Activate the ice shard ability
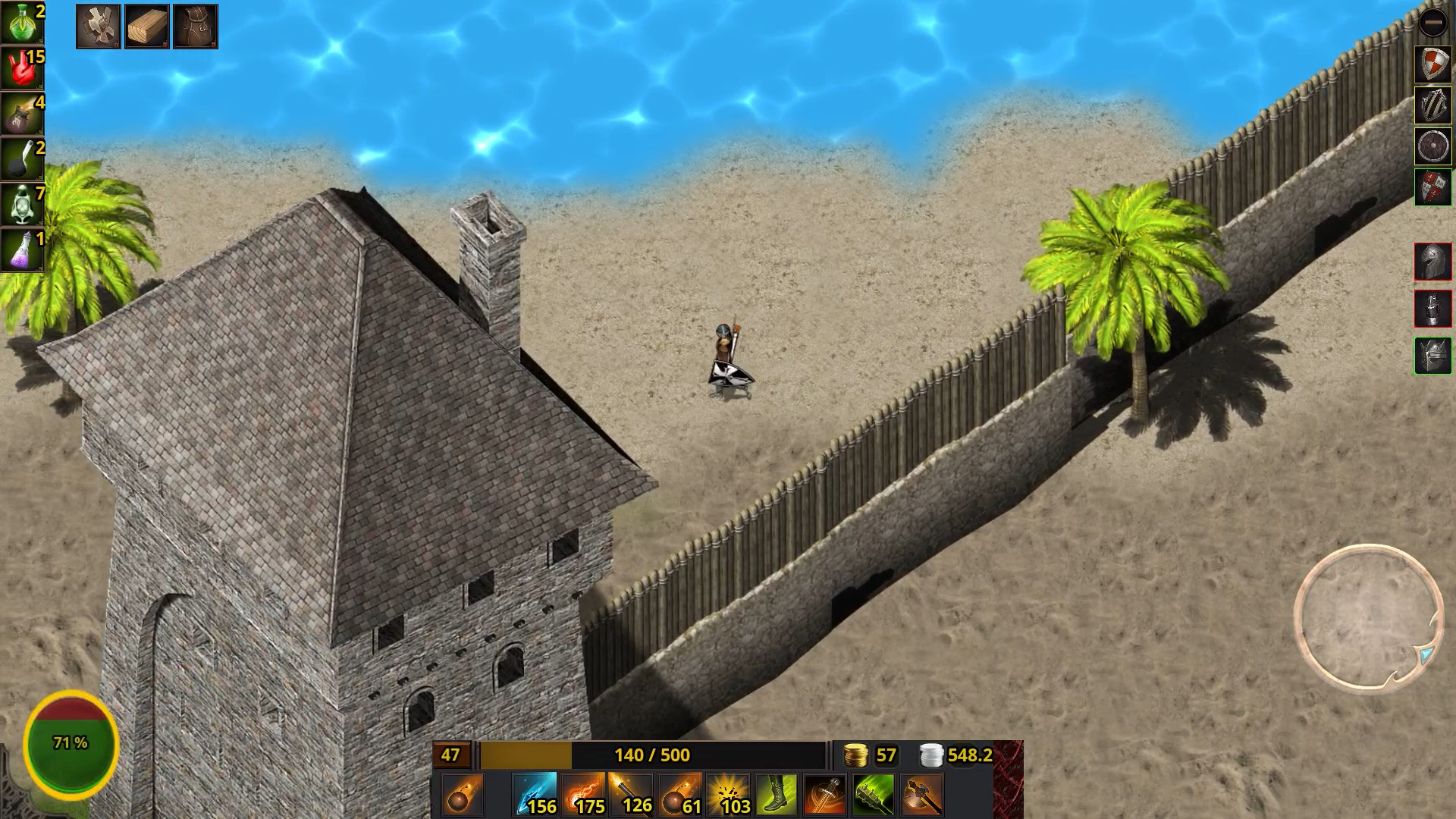The width and height of the screenshot is (1456, 819). click(535, 794)
